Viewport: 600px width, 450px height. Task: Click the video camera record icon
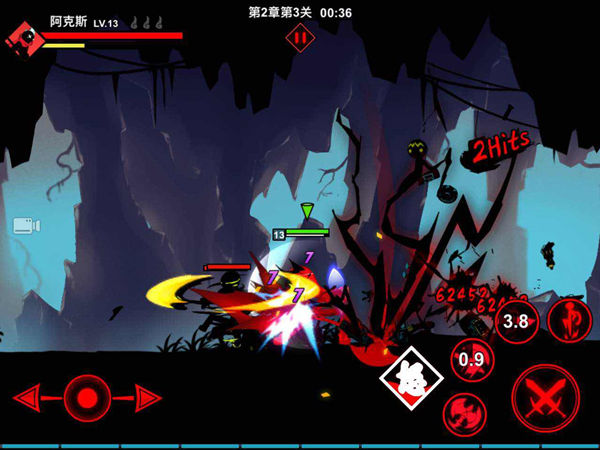(x=27, y=225)
